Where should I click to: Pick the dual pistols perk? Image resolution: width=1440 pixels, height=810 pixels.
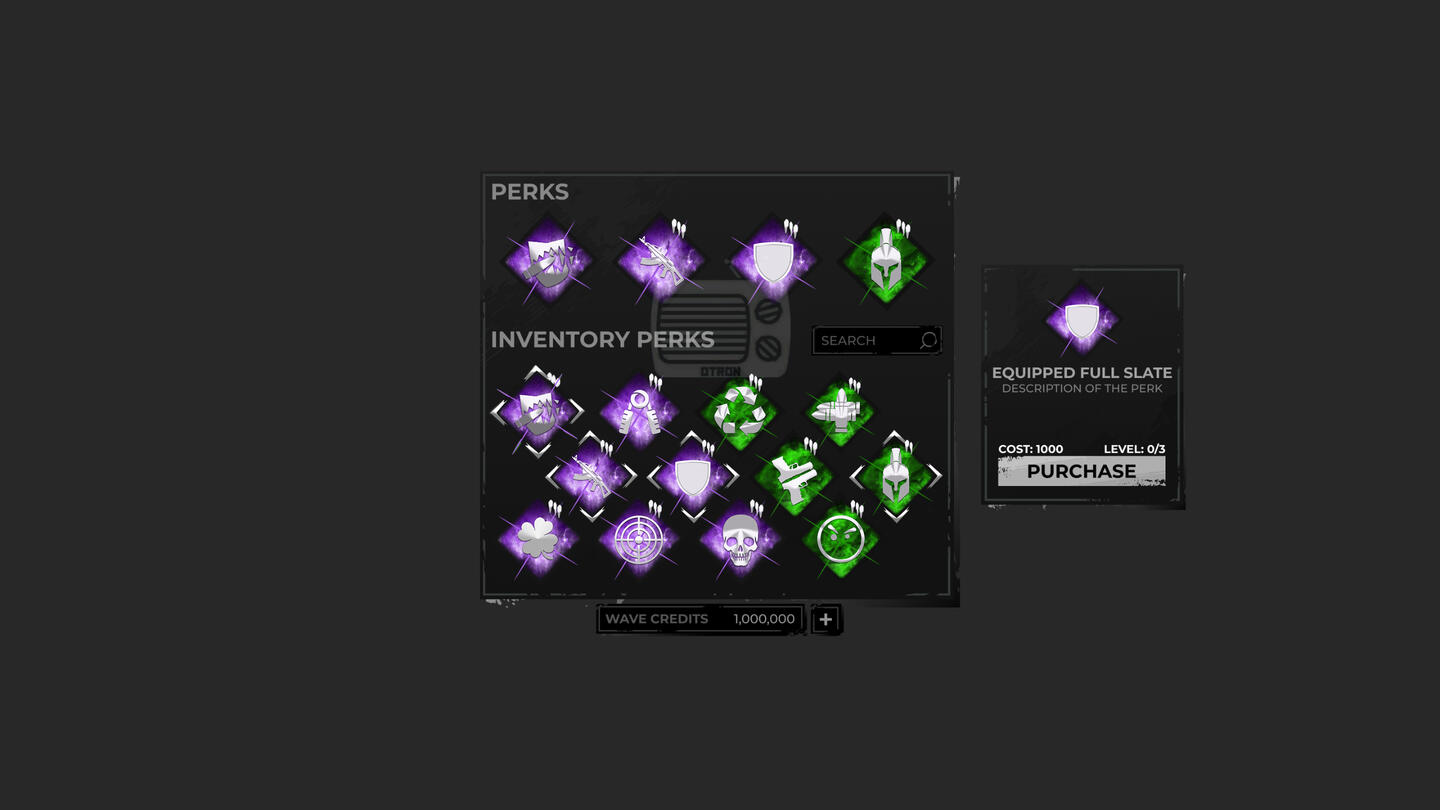click(x=793, y=477)
